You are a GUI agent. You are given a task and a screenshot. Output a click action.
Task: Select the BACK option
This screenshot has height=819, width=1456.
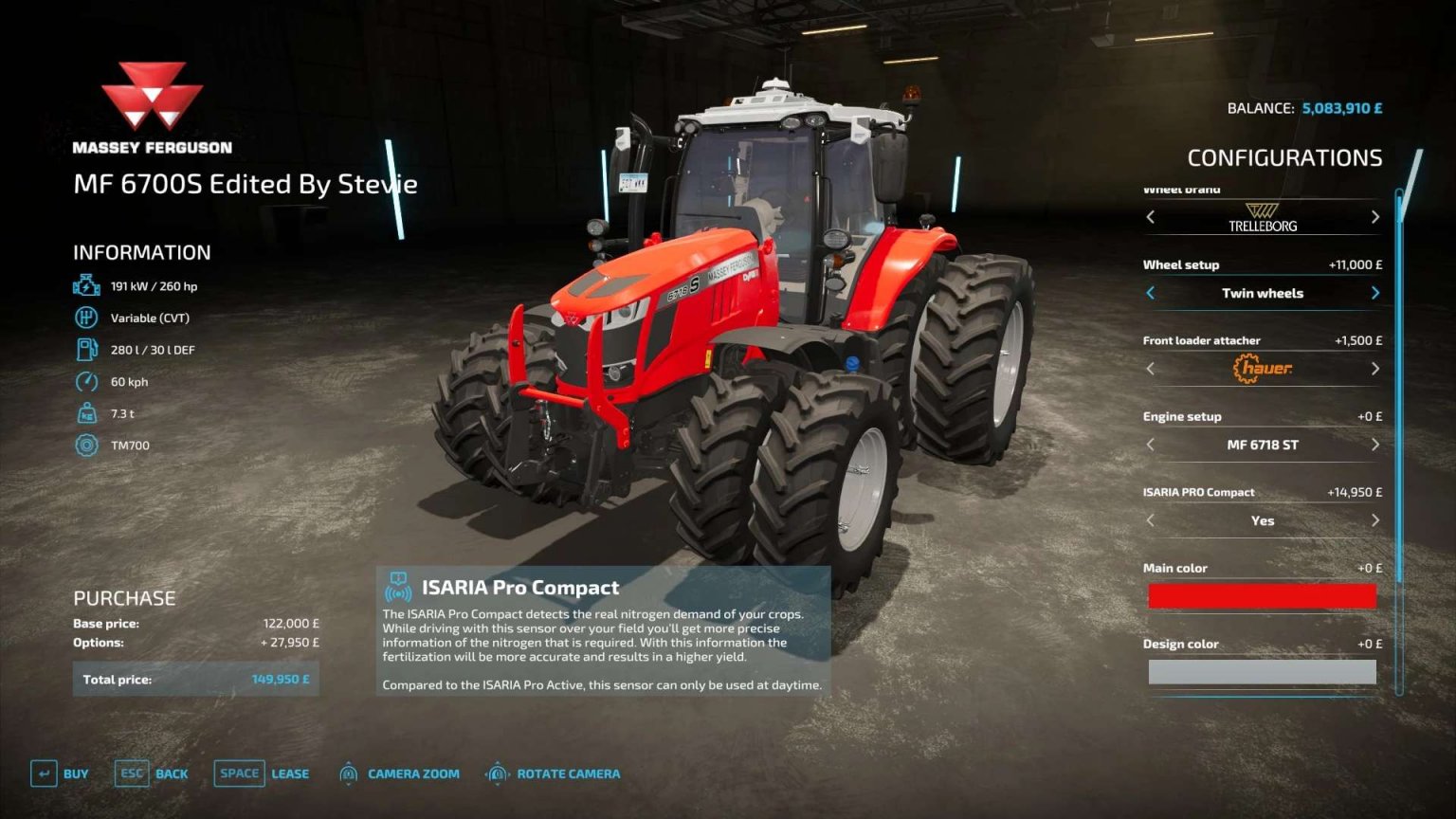pyautogui.click(x=172, y=773)
